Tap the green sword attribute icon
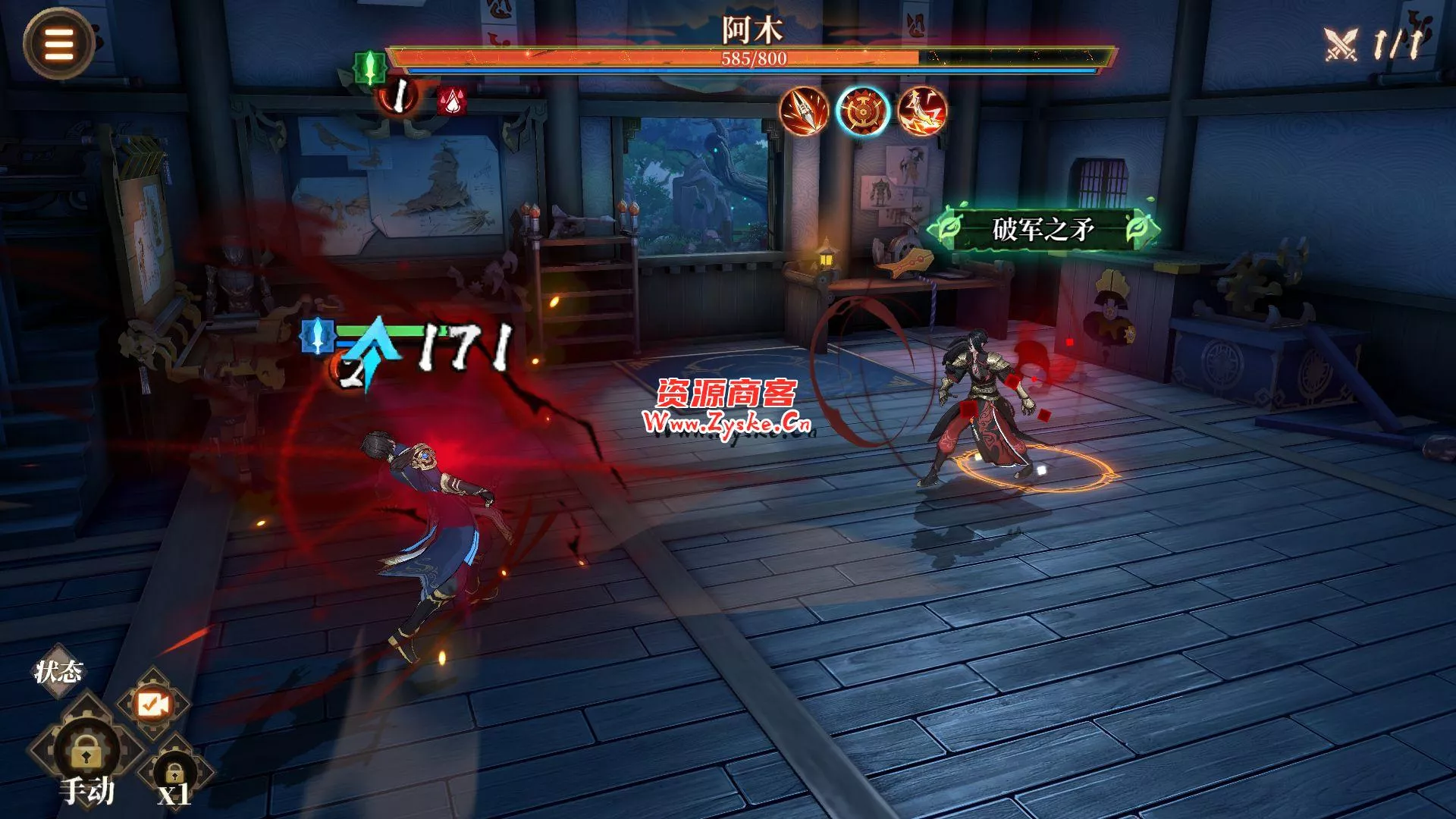Screen dimensions: 1456x819 (x=370, y=68)
